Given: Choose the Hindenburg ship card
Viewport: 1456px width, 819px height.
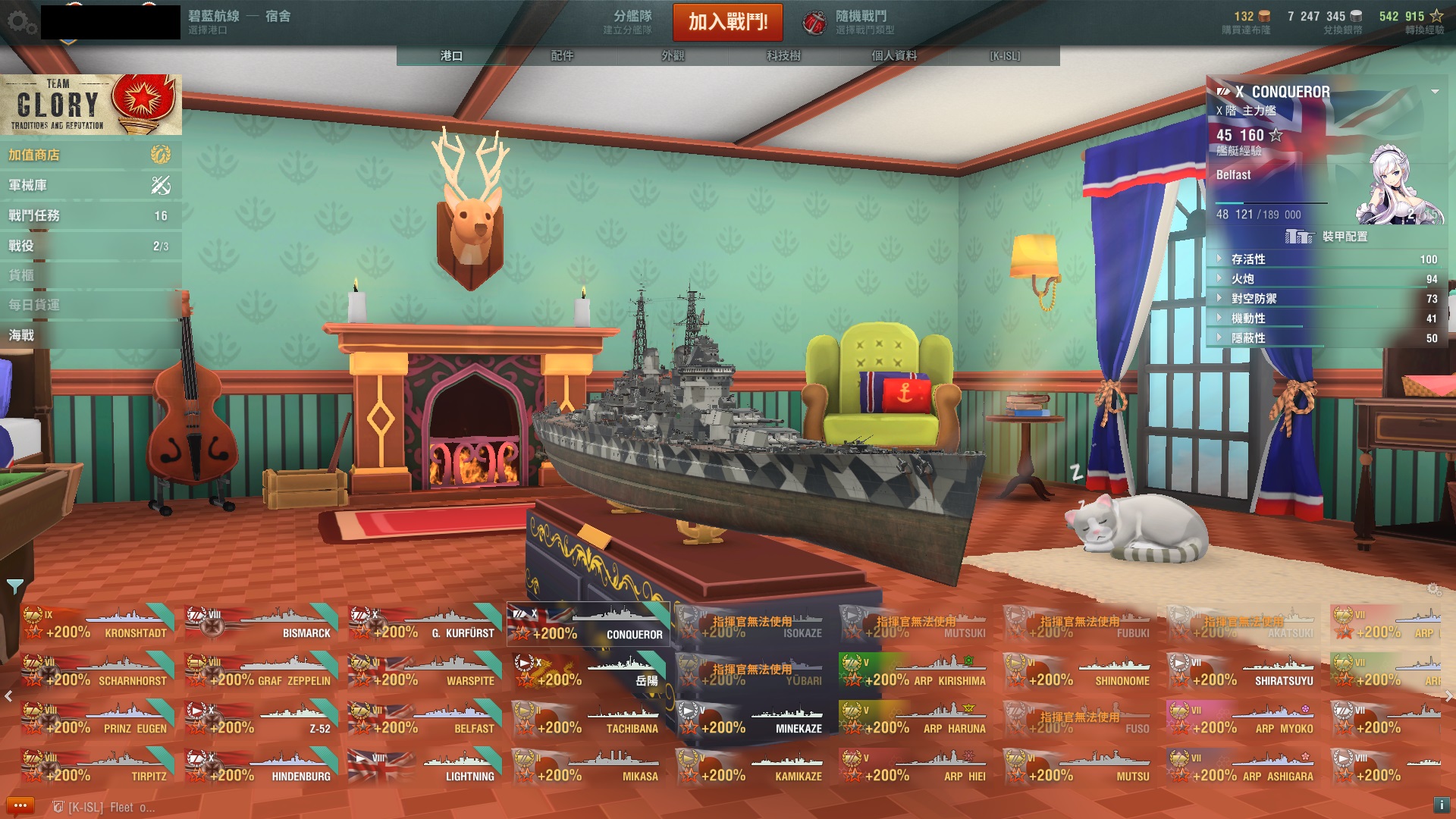Looking at the screenshot, I should (x=262, y=767).
